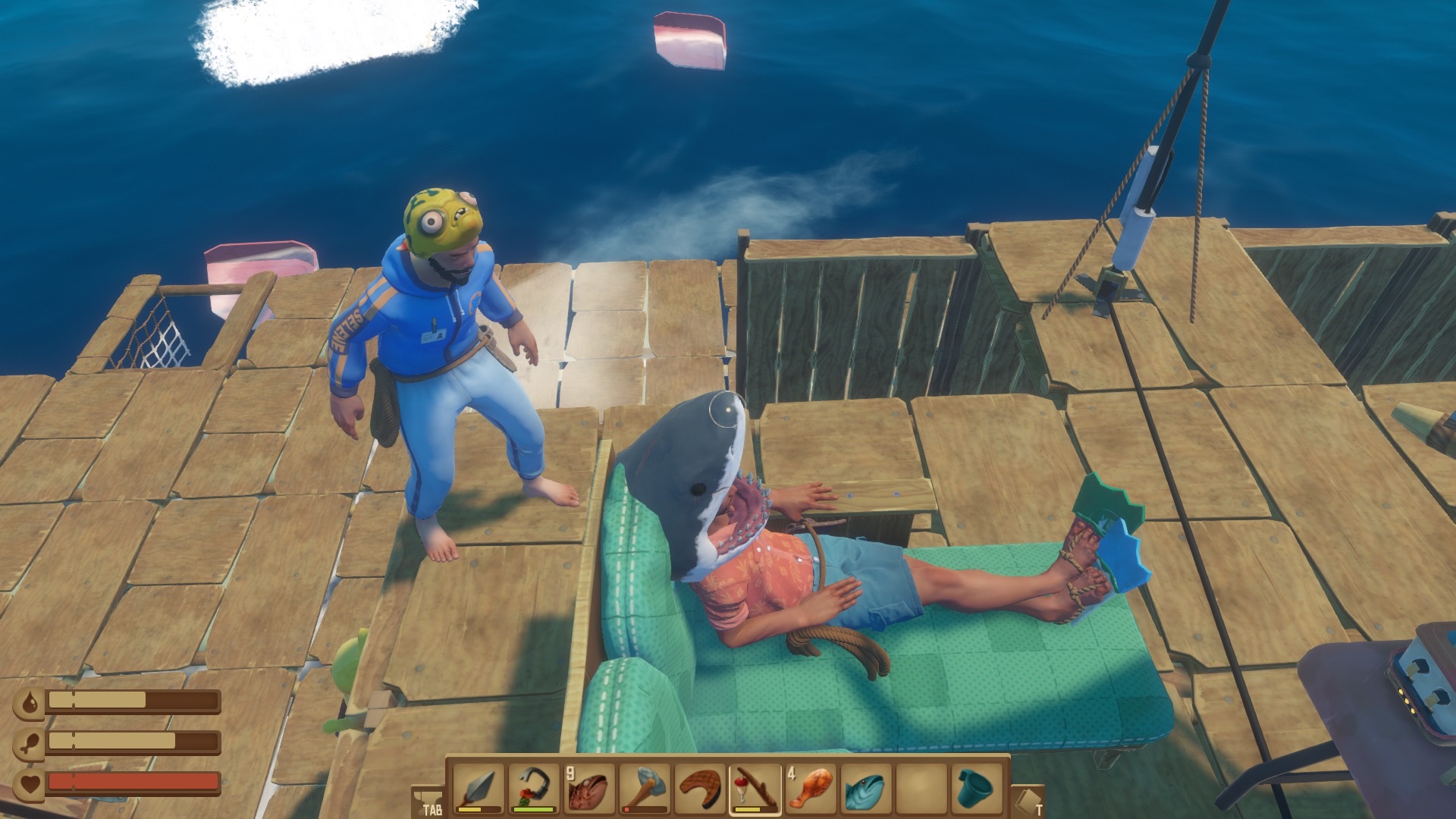Image resolution: width=1456 pixels, height=819 pixels.
Task: Choose the stone axe slot
Action: [x=645, y=788]
